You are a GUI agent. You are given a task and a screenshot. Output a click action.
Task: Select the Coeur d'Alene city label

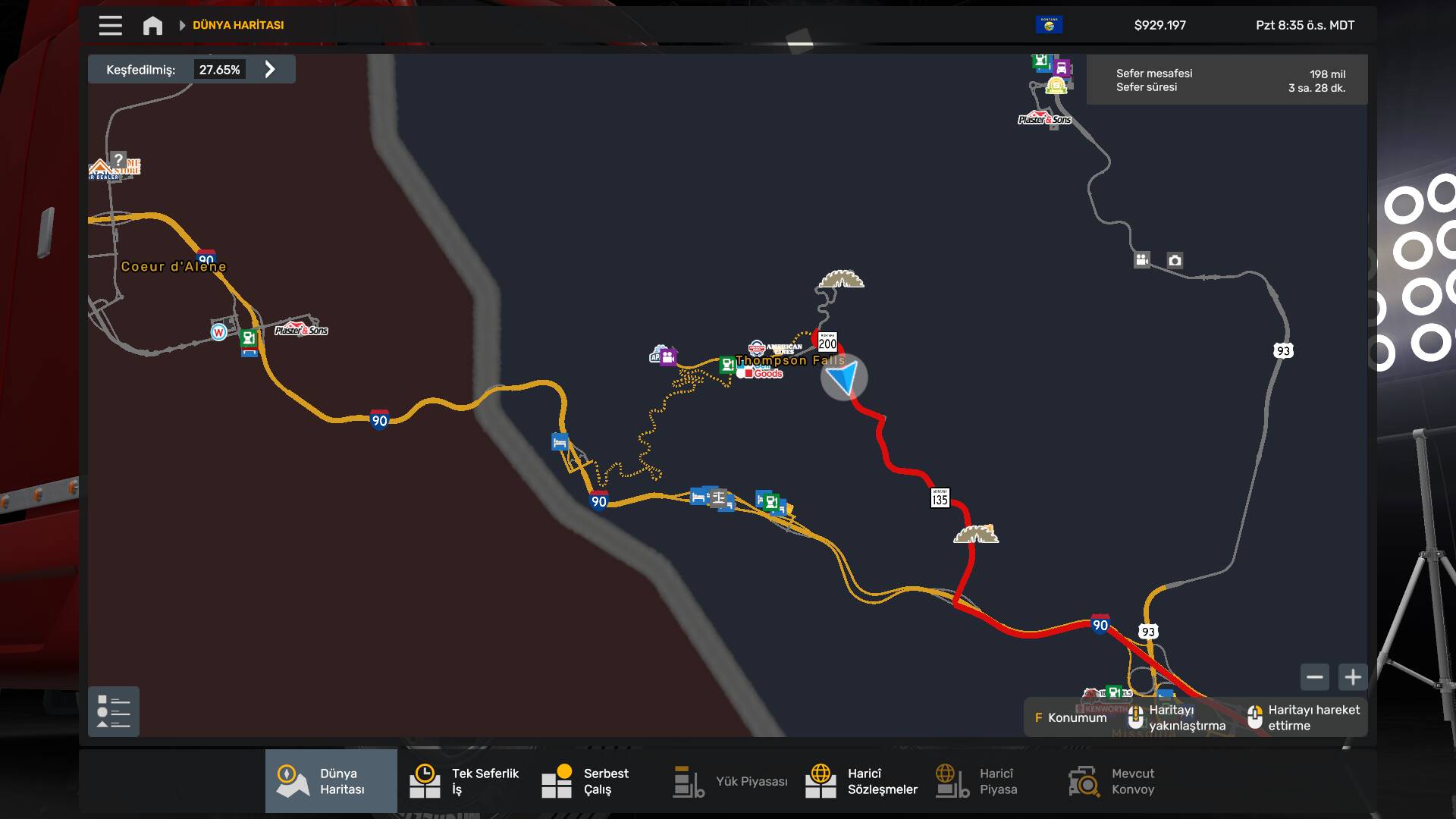click(173, 267)
